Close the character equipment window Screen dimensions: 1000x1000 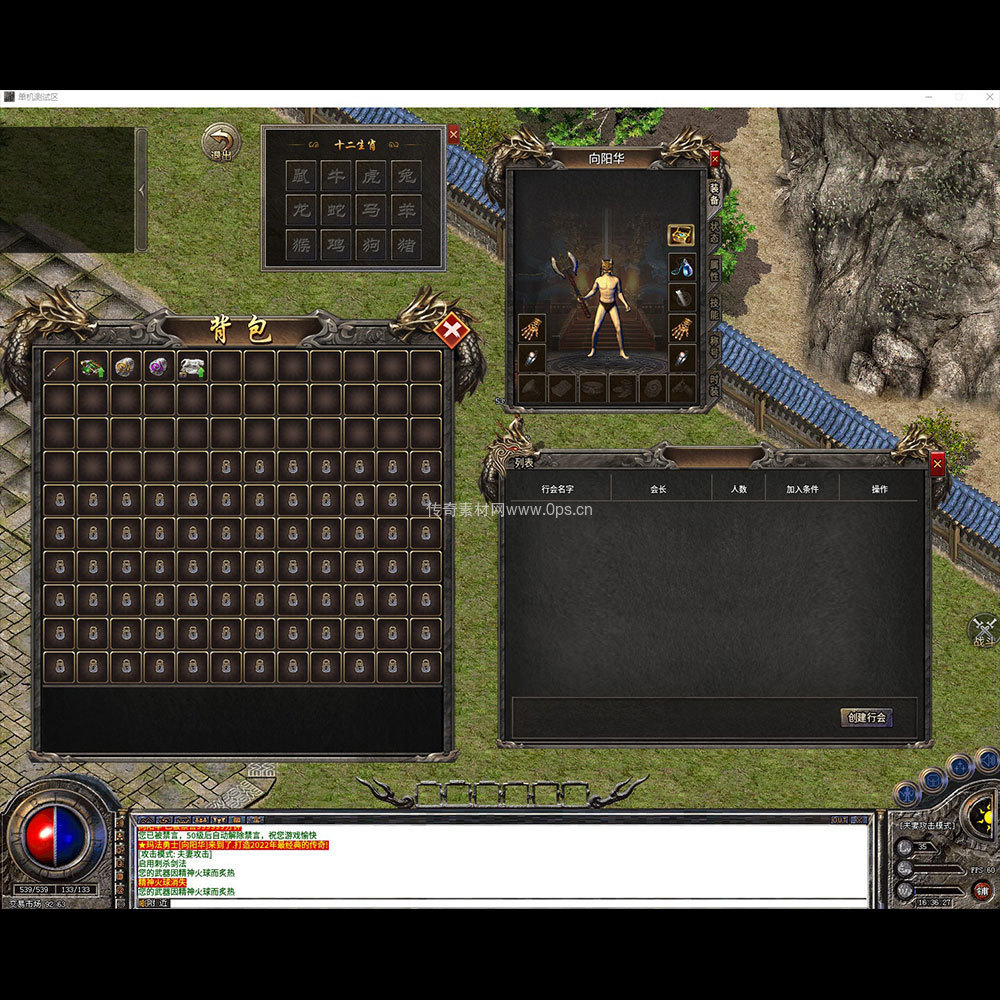[714, 158]
